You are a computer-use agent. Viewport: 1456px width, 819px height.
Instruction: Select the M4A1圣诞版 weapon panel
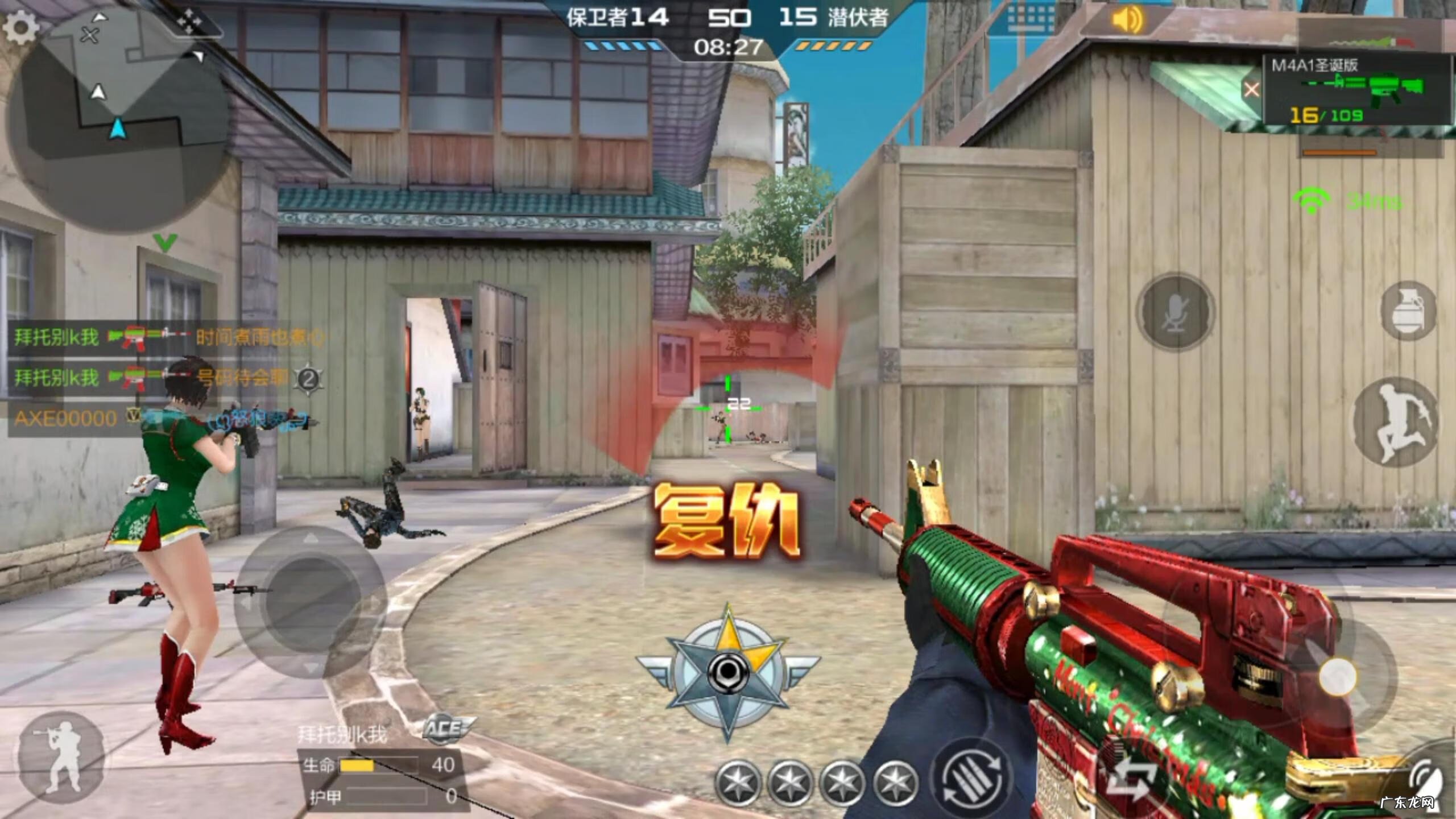[1354, 91]
